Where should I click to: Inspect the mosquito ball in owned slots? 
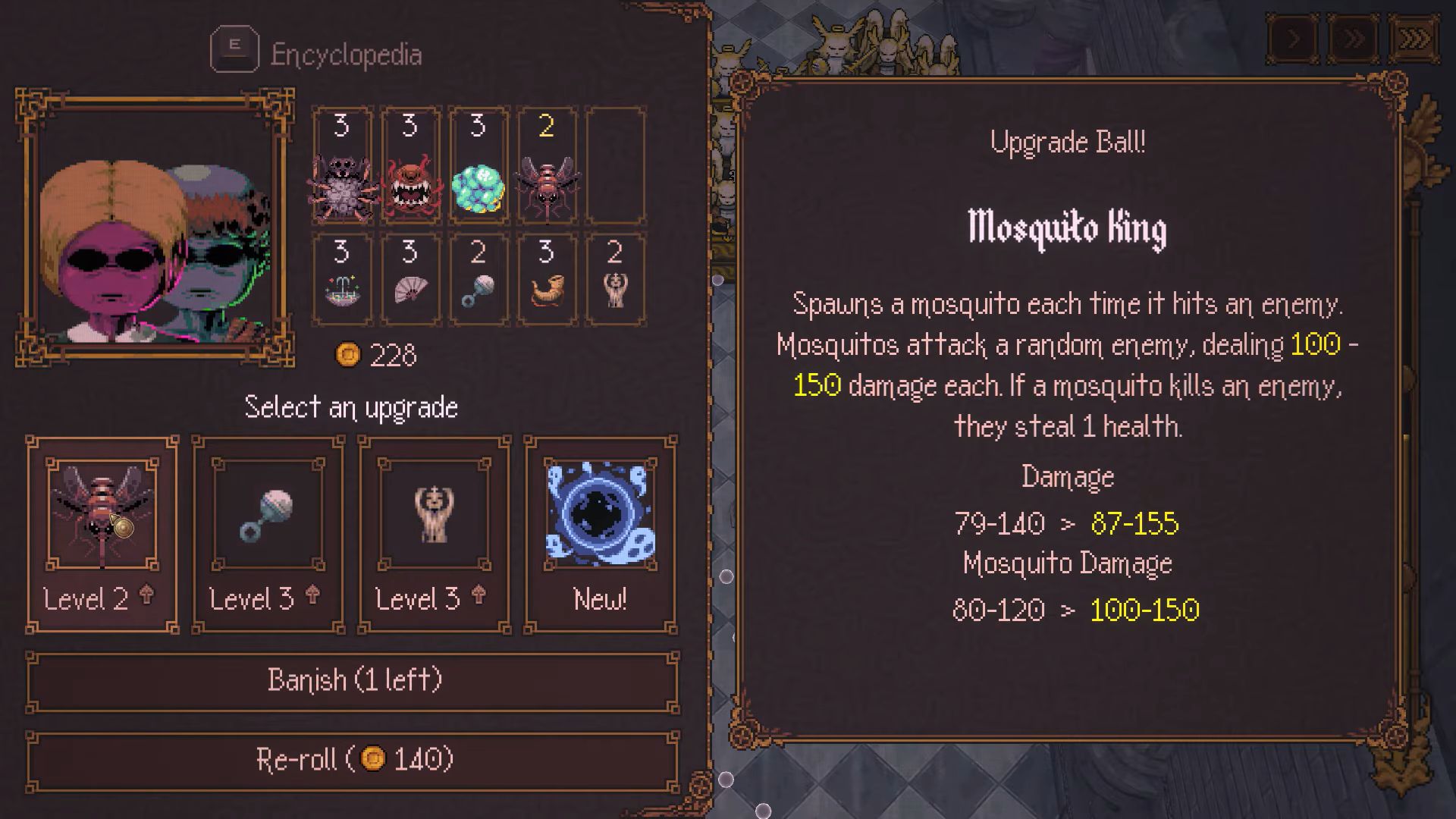click(x=547, y=167)
